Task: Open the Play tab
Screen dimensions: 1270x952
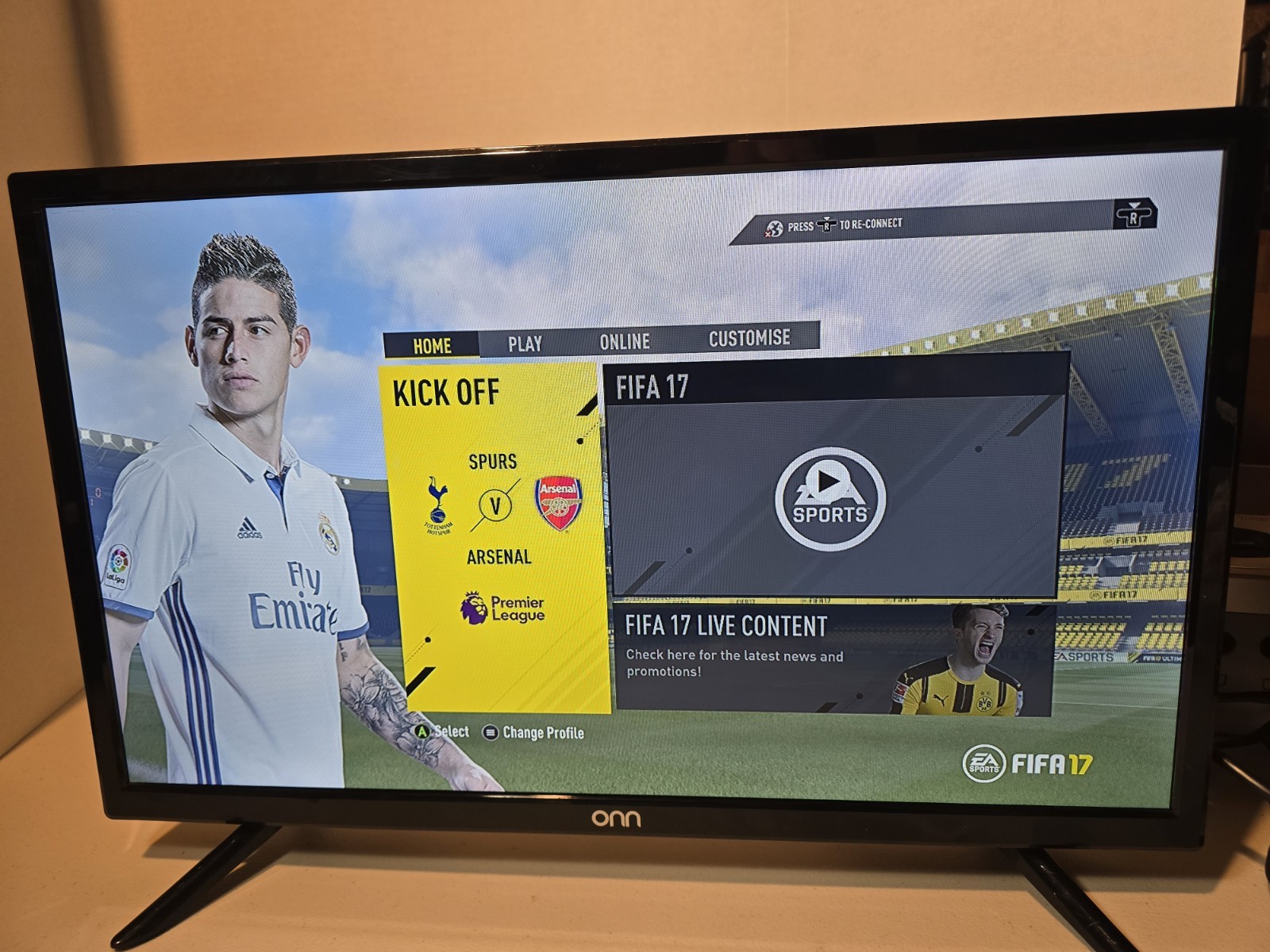Action: [x=525, y=344]
